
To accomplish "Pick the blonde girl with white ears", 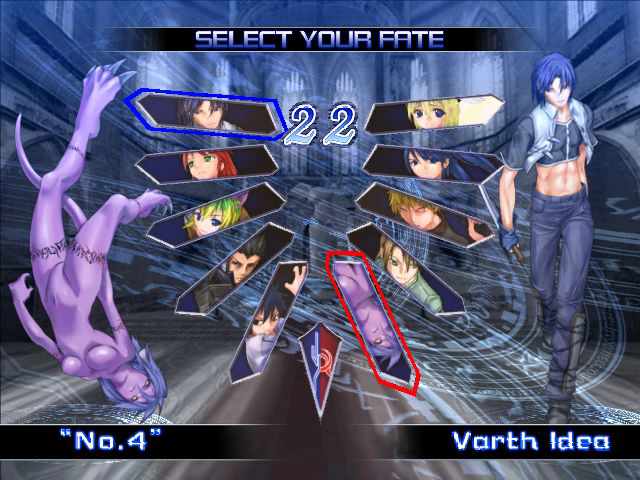I will pyautogui.click(x=433, y=114).
